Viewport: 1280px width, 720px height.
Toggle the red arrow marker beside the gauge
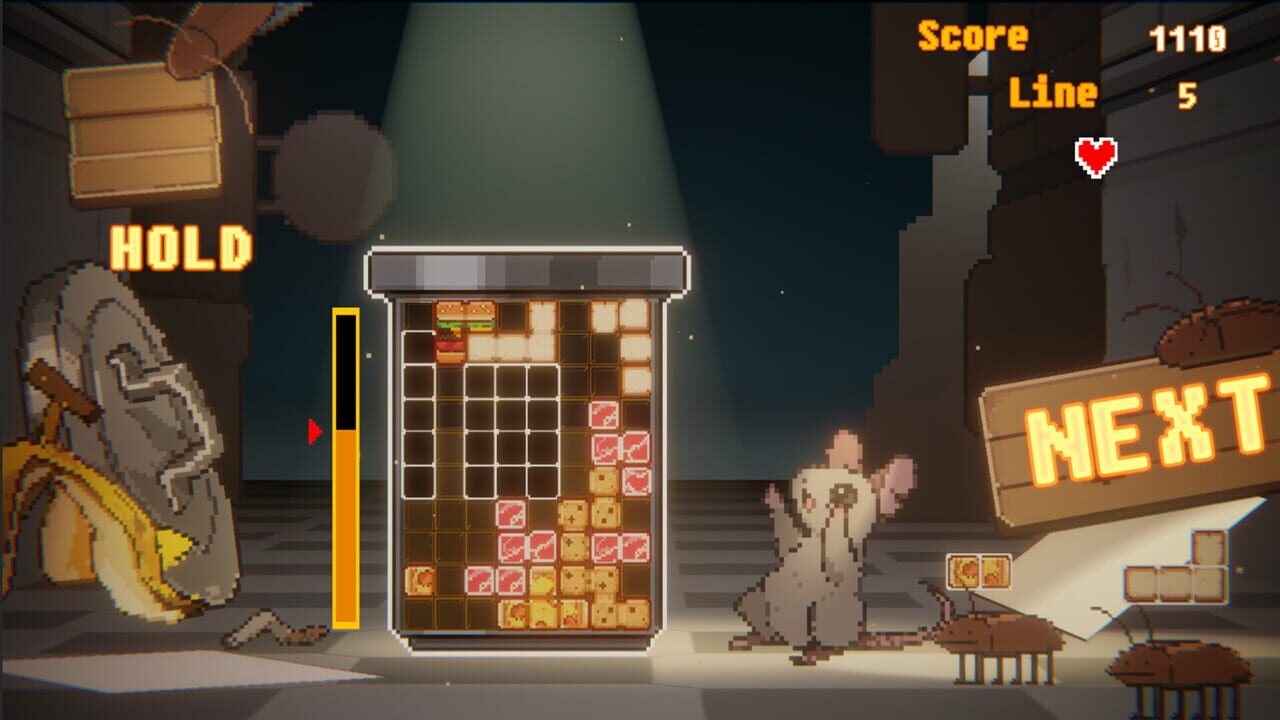tap(316, 432)
